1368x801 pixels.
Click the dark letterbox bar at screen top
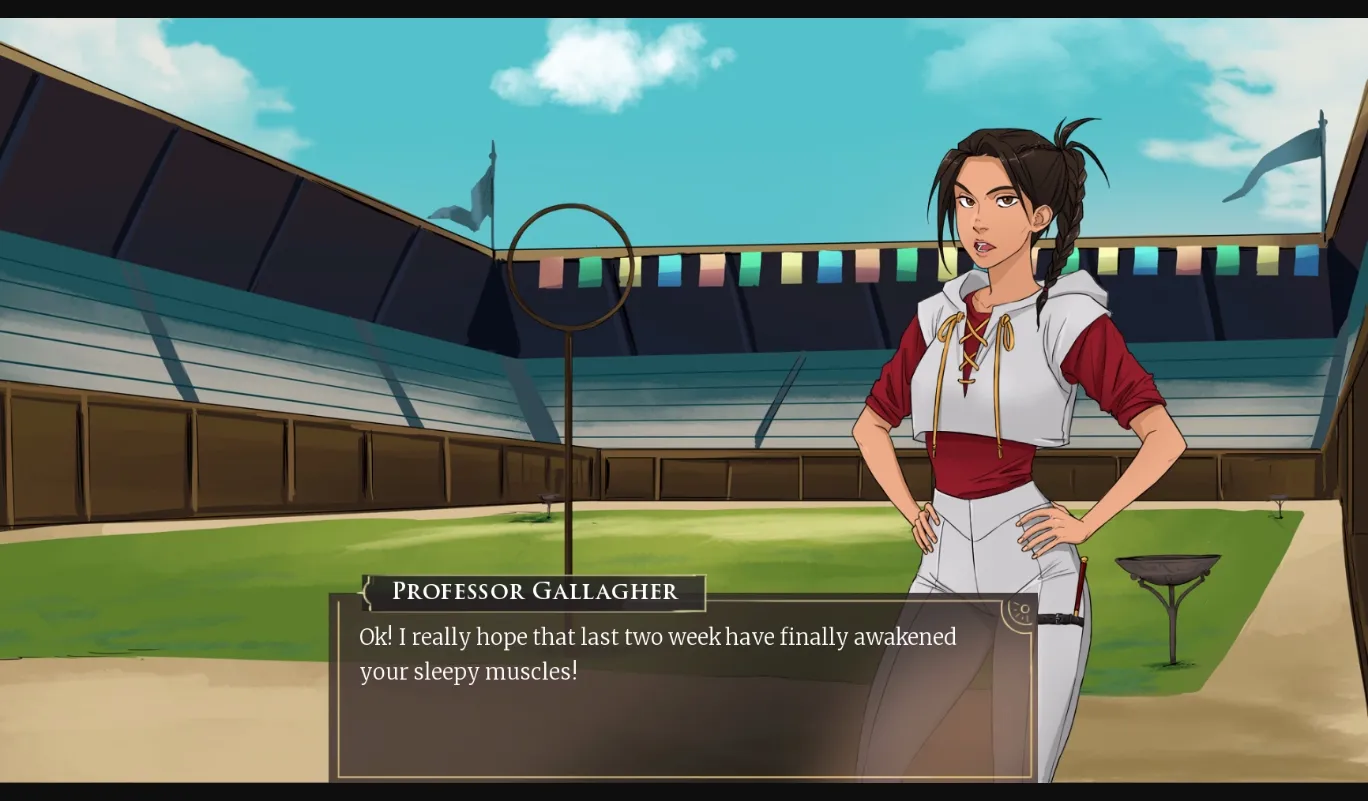(684, 8)
